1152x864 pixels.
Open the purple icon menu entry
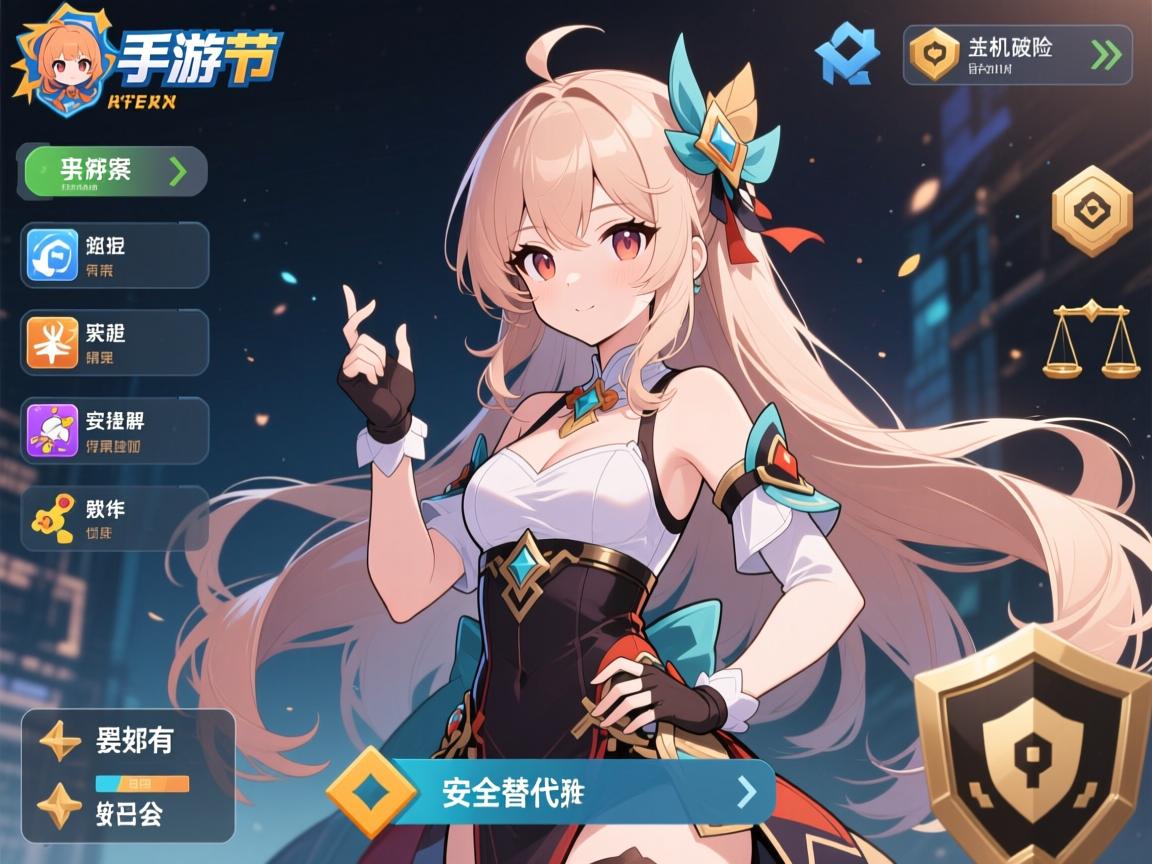(x=114, y=430)
